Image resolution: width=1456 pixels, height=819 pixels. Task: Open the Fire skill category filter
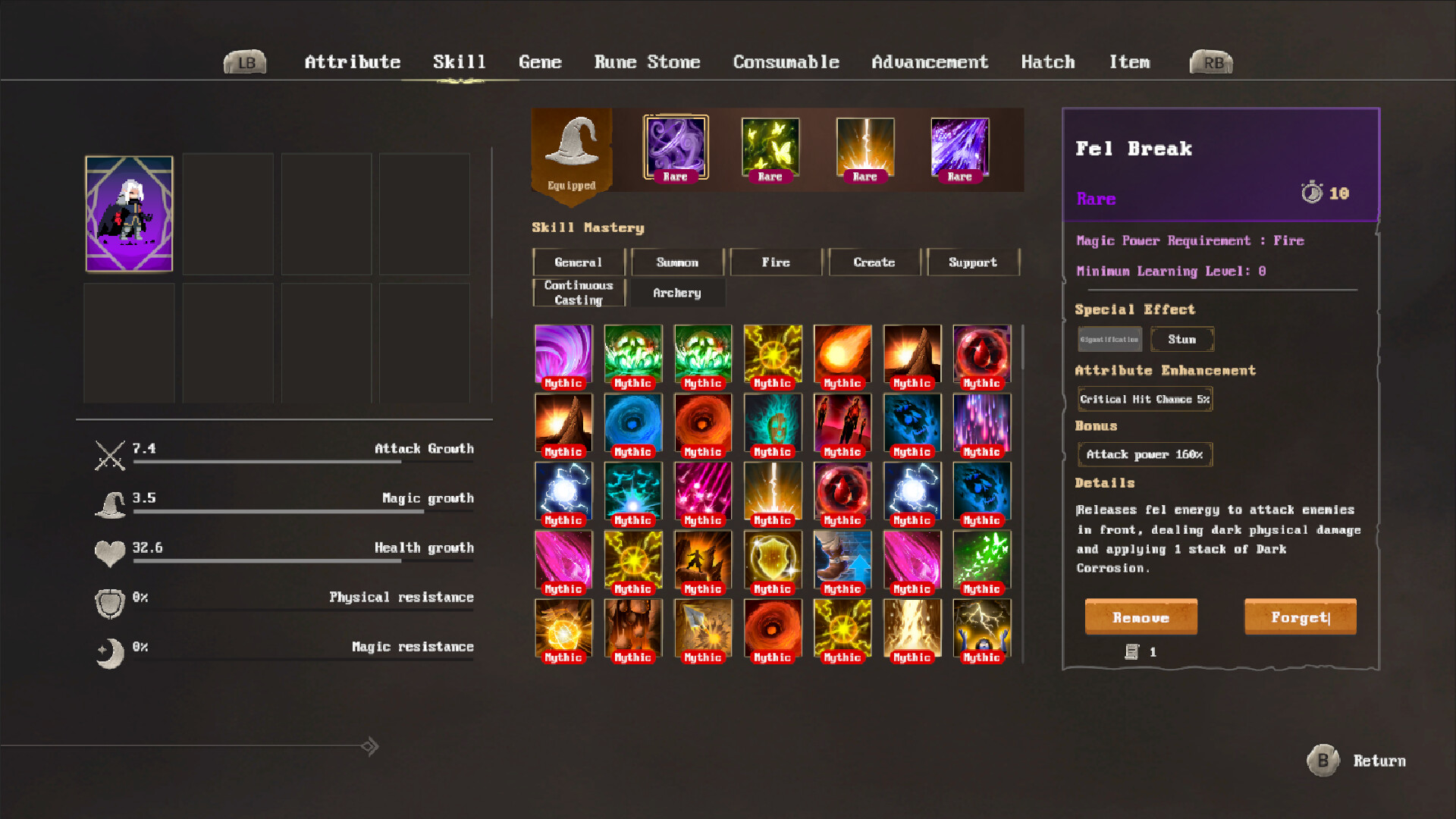(776, 262)
